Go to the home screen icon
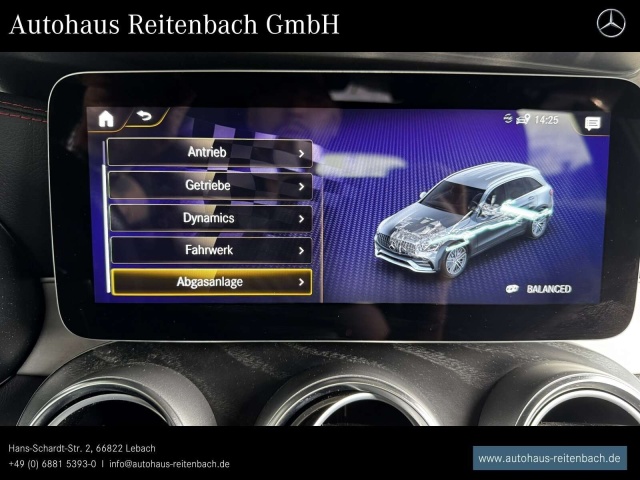640x480 pixels. pyautogui.click(x=106, y=119)
